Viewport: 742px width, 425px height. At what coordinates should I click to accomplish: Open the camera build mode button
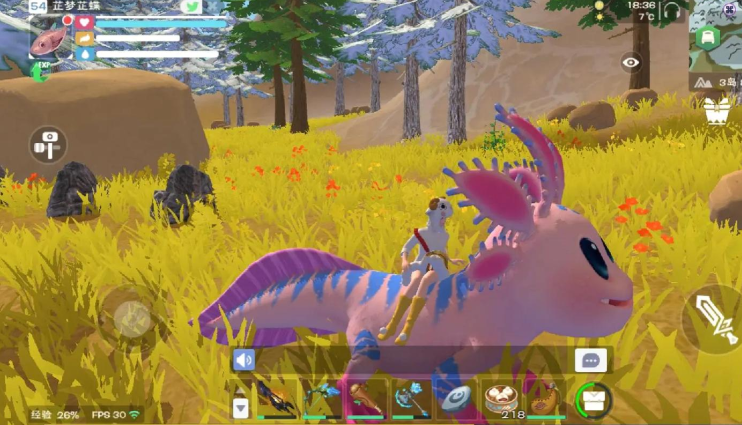[47, 145]
